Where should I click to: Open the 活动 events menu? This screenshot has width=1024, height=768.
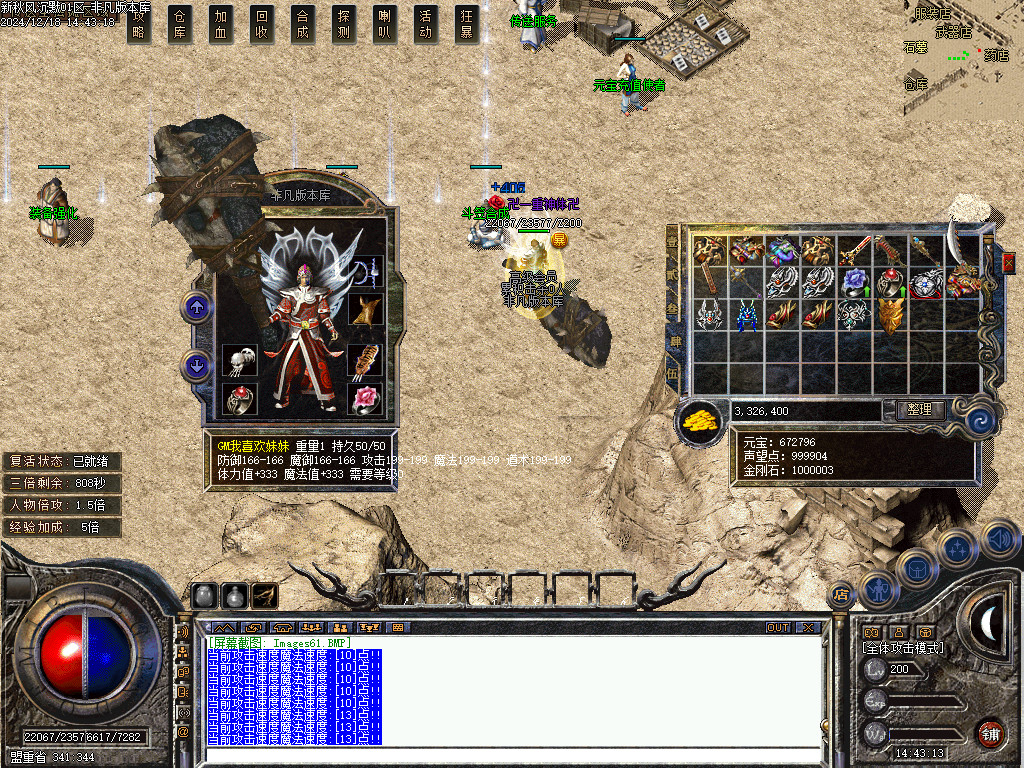[426, 23]
